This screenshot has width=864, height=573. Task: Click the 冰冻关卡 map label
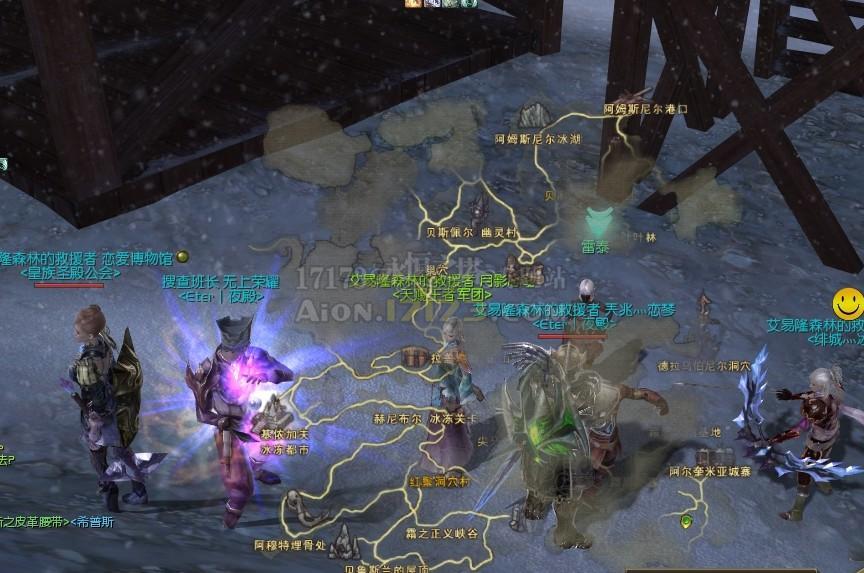[x=454, y=419]
